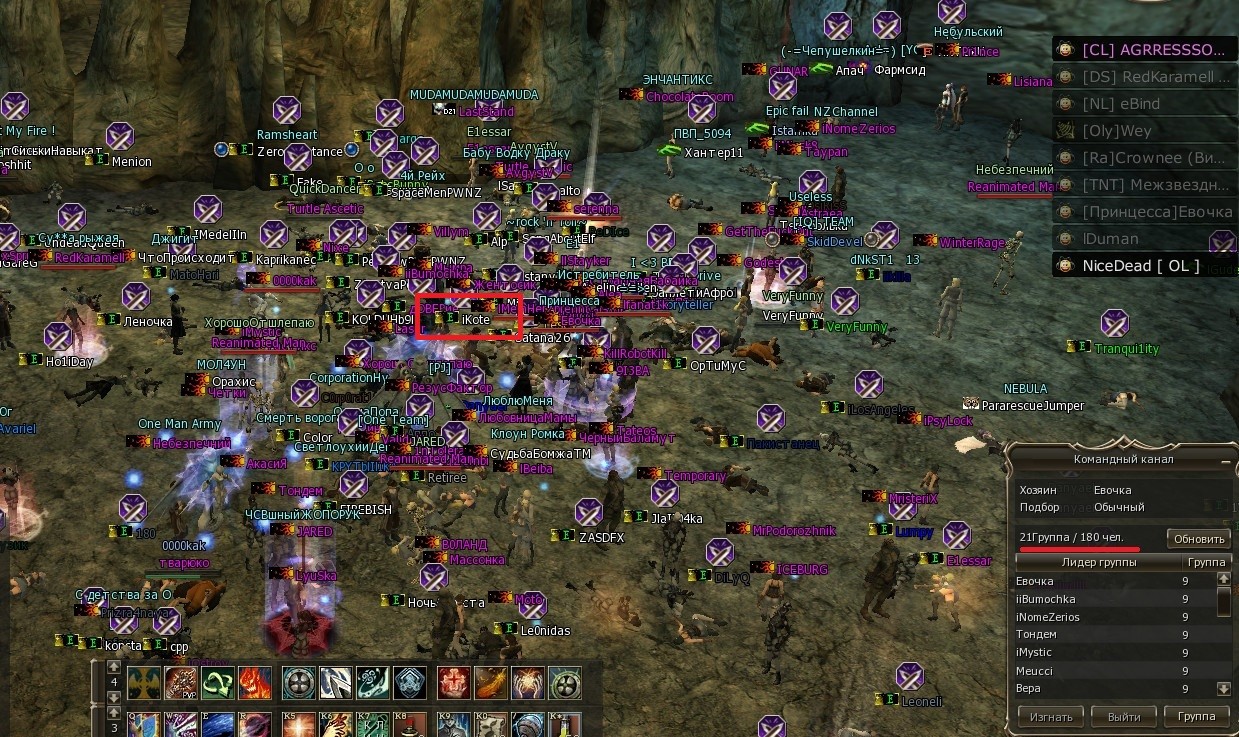Screen dimensions: 1239x737
Task: Open the Группа button in the command channel
Action: click(1195, 716)
